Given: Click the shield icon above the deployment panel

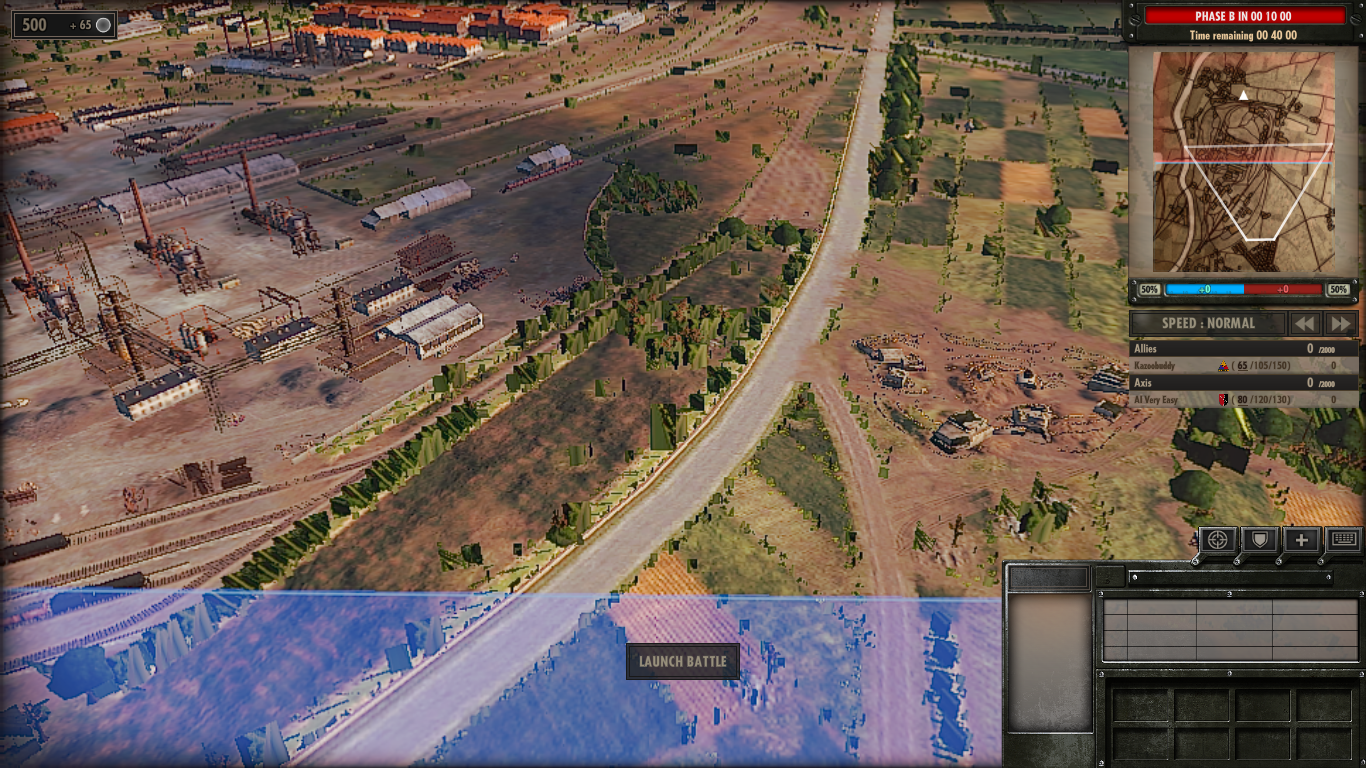Looking at the screenshot, I should point(1259,540).
